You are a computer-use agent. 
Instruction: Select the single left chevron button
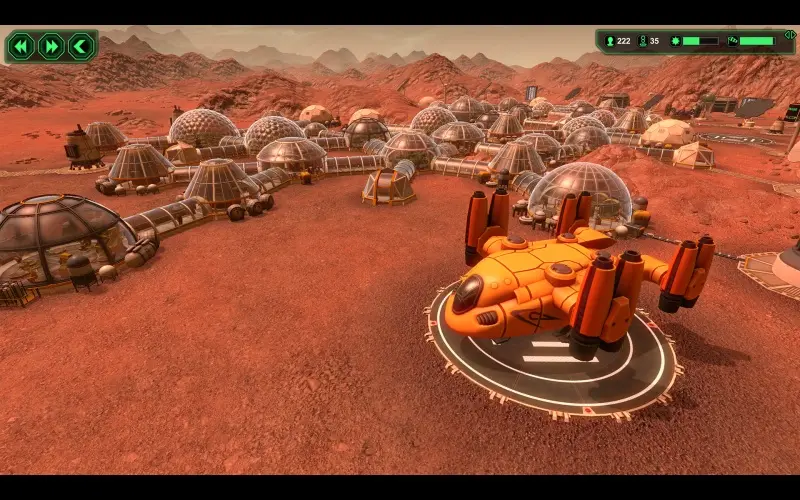click(x=80, y=46)
